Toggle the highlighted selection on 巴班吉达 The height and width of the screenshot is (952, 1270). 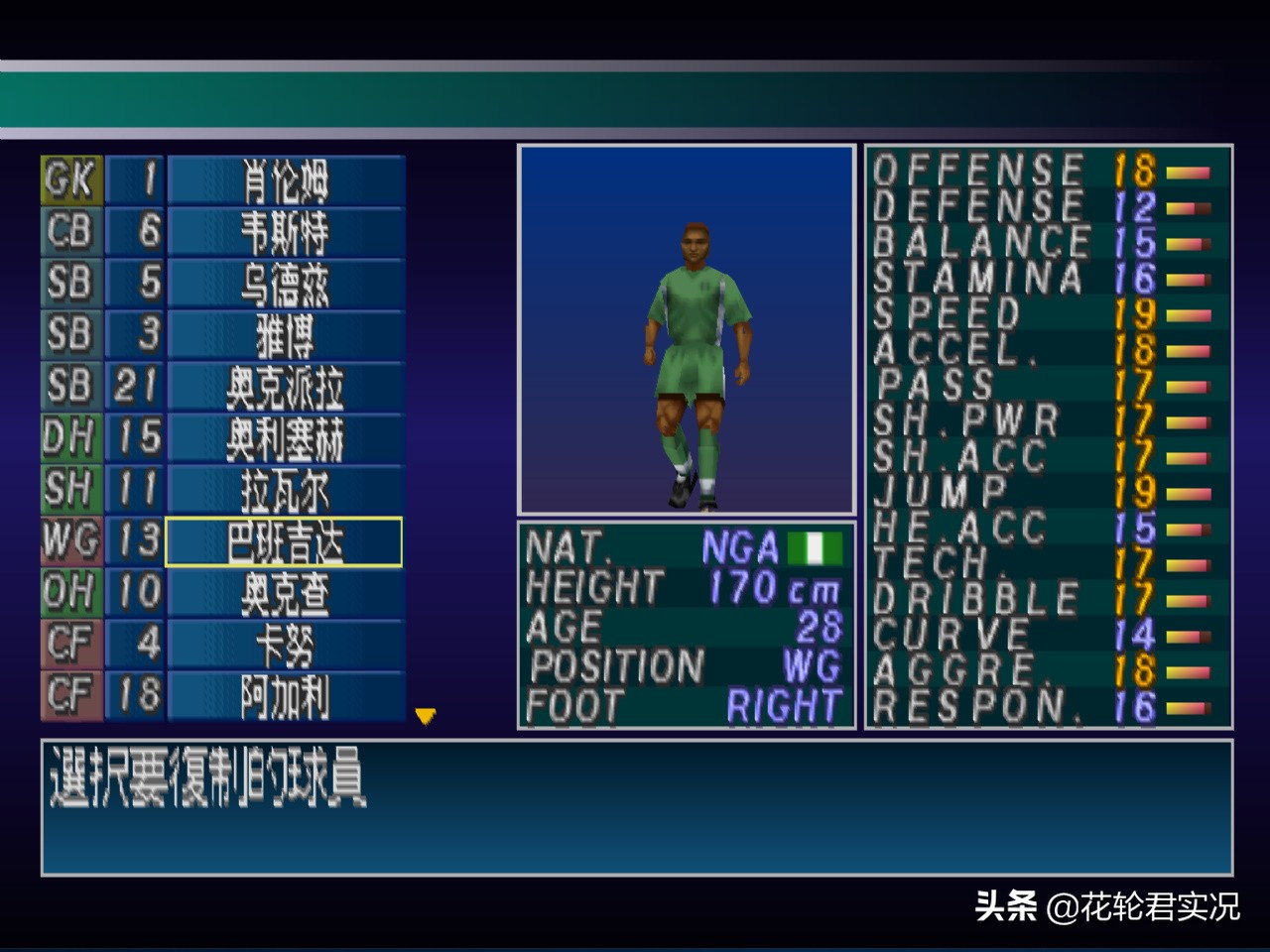pyautogui.click(x=285, y=540)
